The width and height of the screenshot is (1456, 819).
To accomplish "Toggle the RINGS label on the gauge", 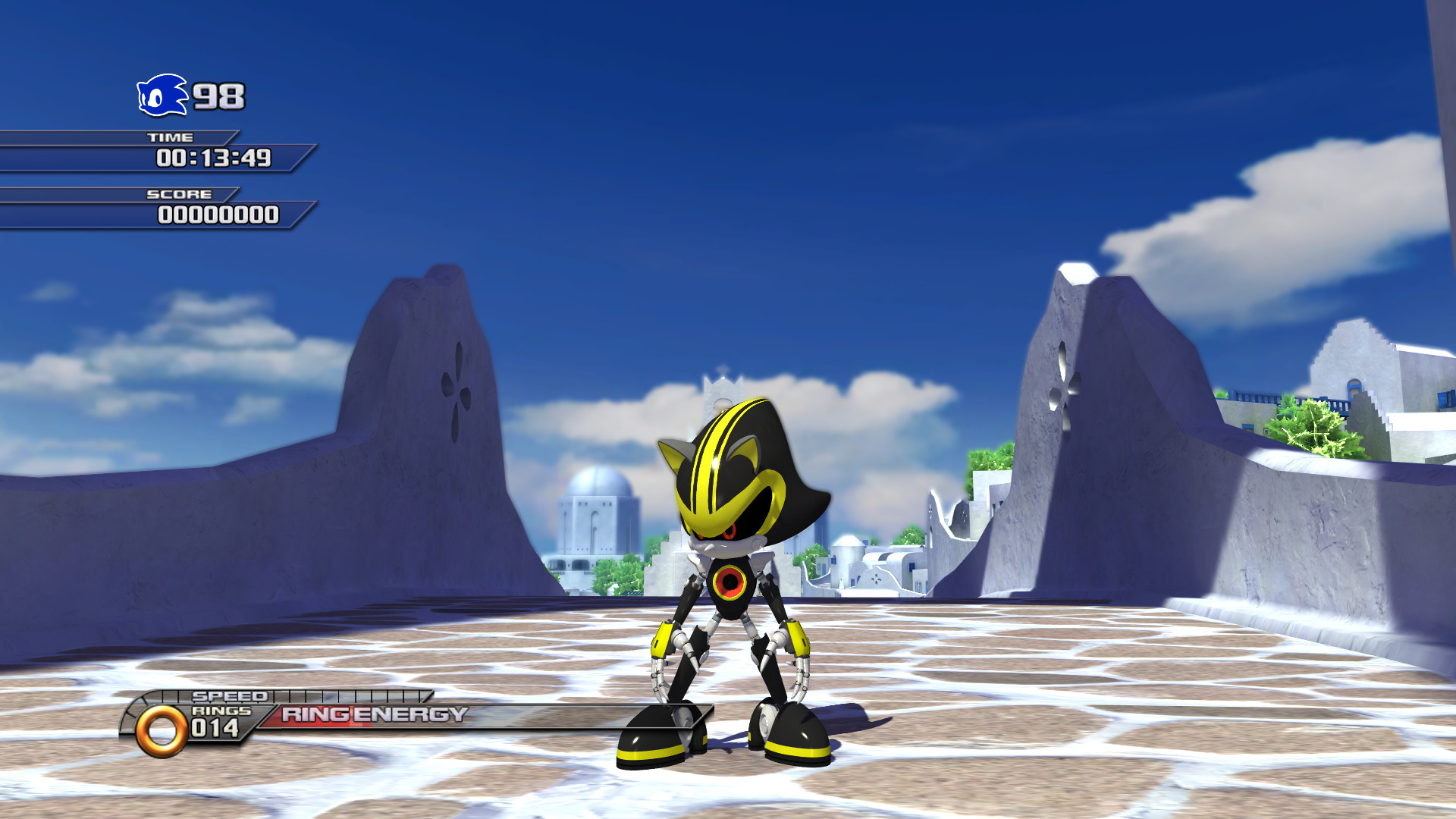I will tap(221, 710).
